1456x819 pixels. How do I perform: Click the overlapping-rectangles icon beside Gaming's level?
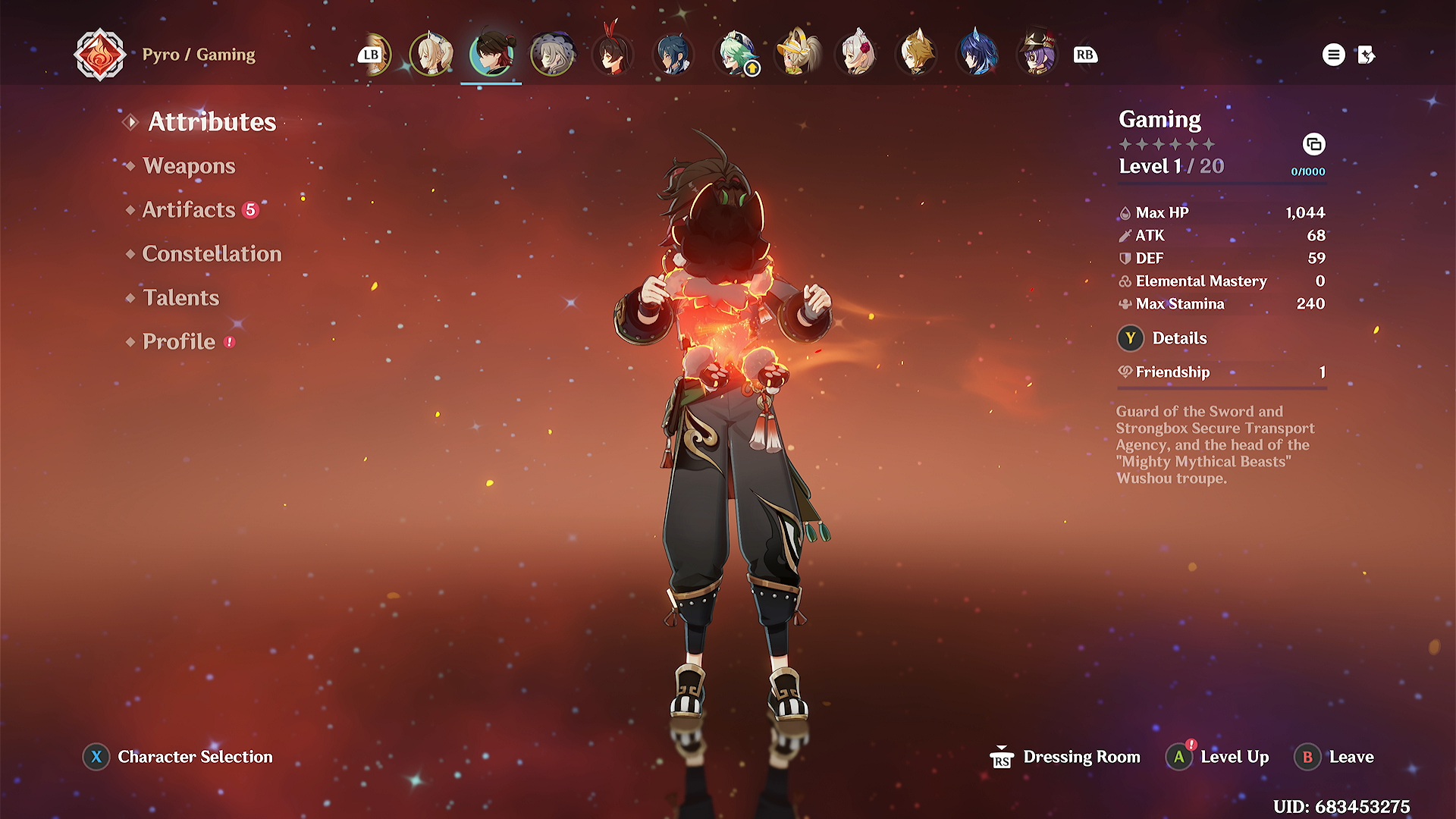[x=1313, y=144]
